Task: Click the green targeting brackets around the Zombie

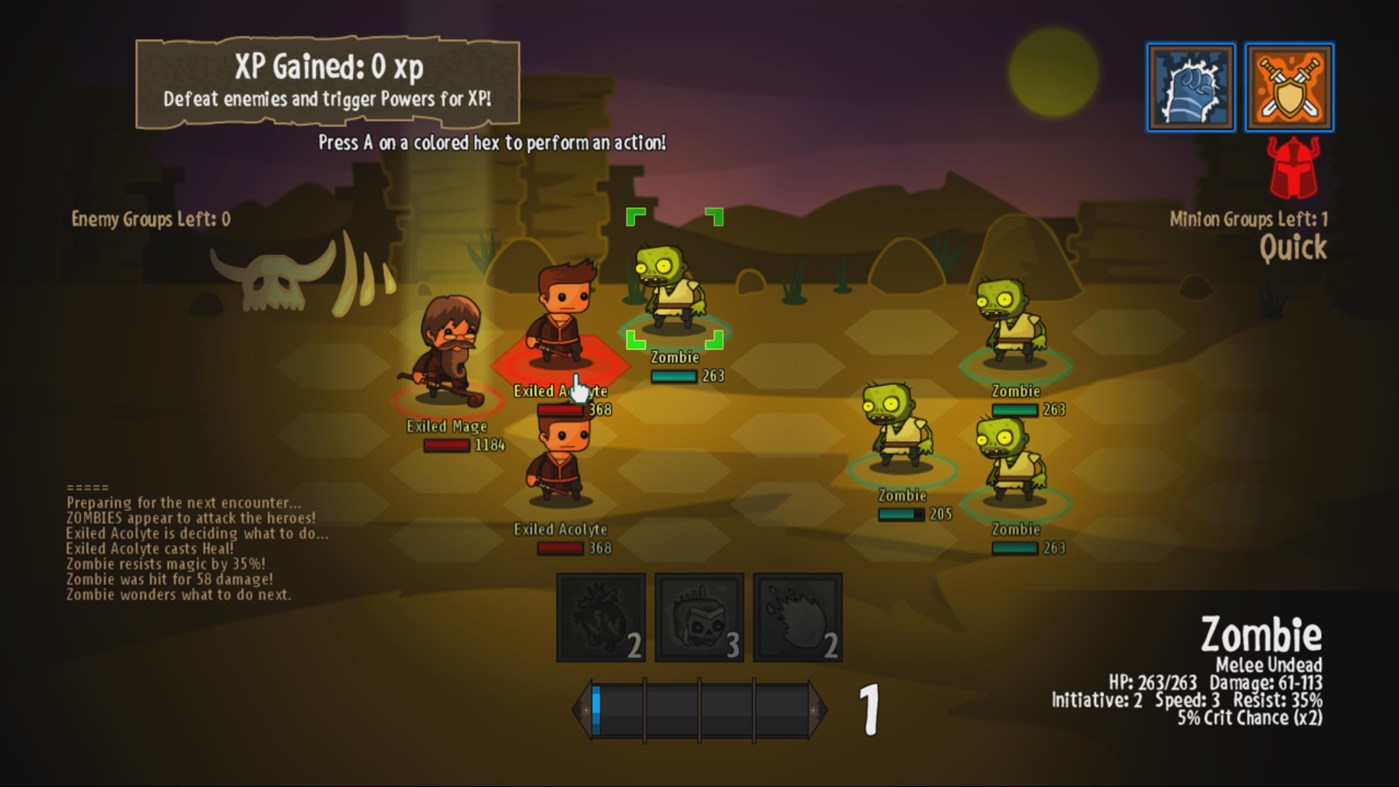Action: 673,275
